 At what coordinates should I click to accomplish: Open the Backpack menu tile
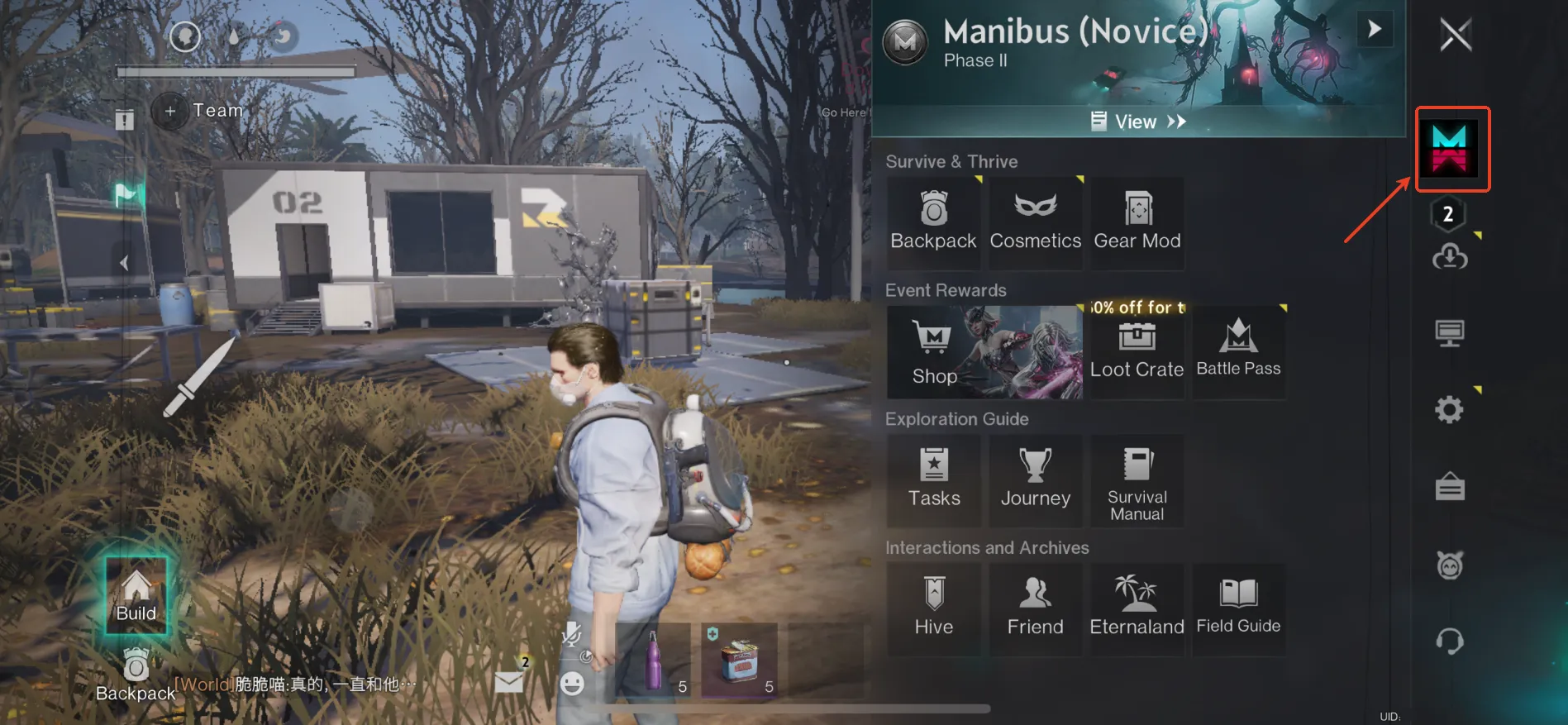(x=933, y=222)
